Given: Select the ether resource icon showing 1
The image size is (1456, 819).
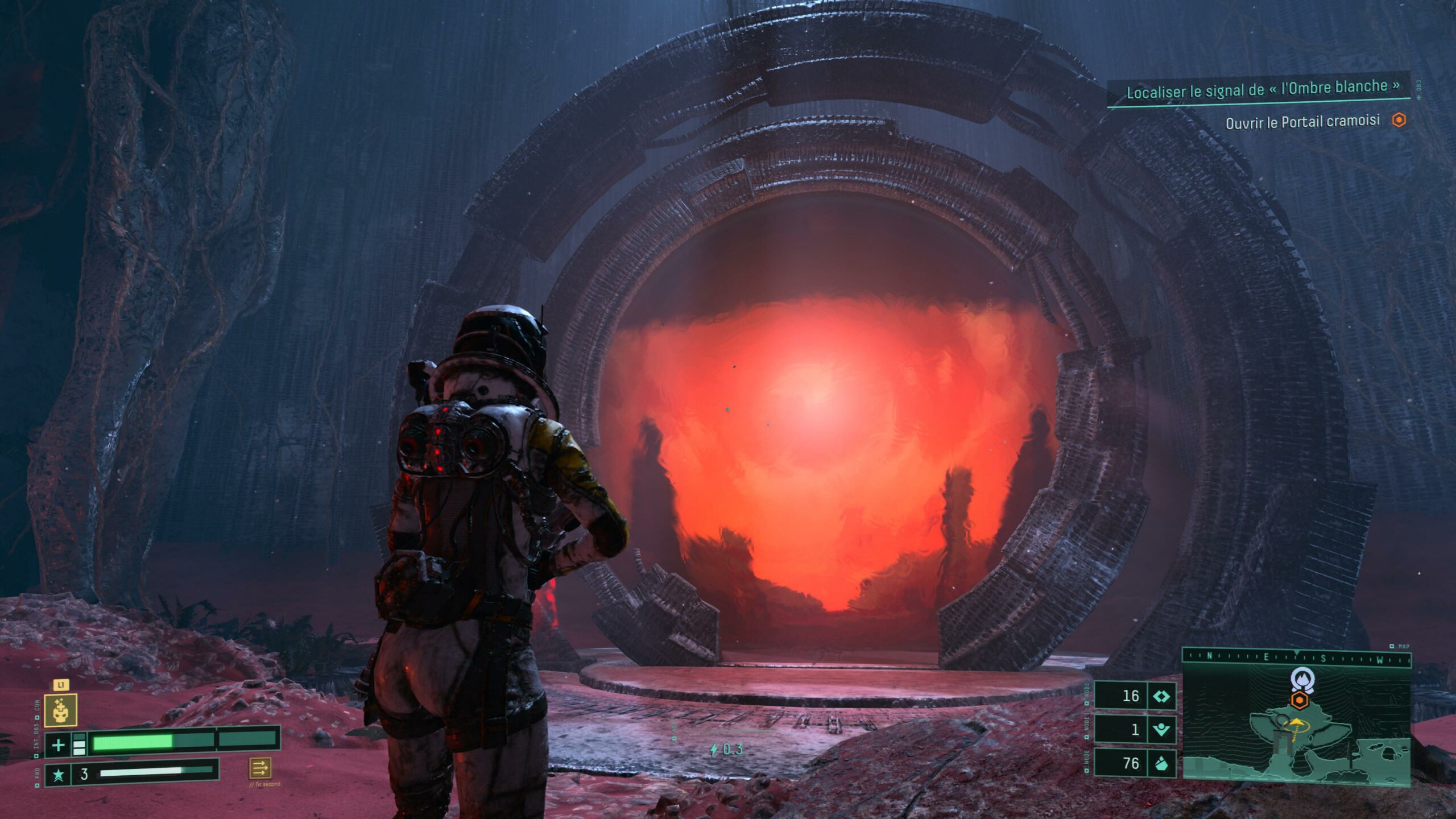Looking at the screenshot, I should pyautogui.click(x=1161, y=729).
